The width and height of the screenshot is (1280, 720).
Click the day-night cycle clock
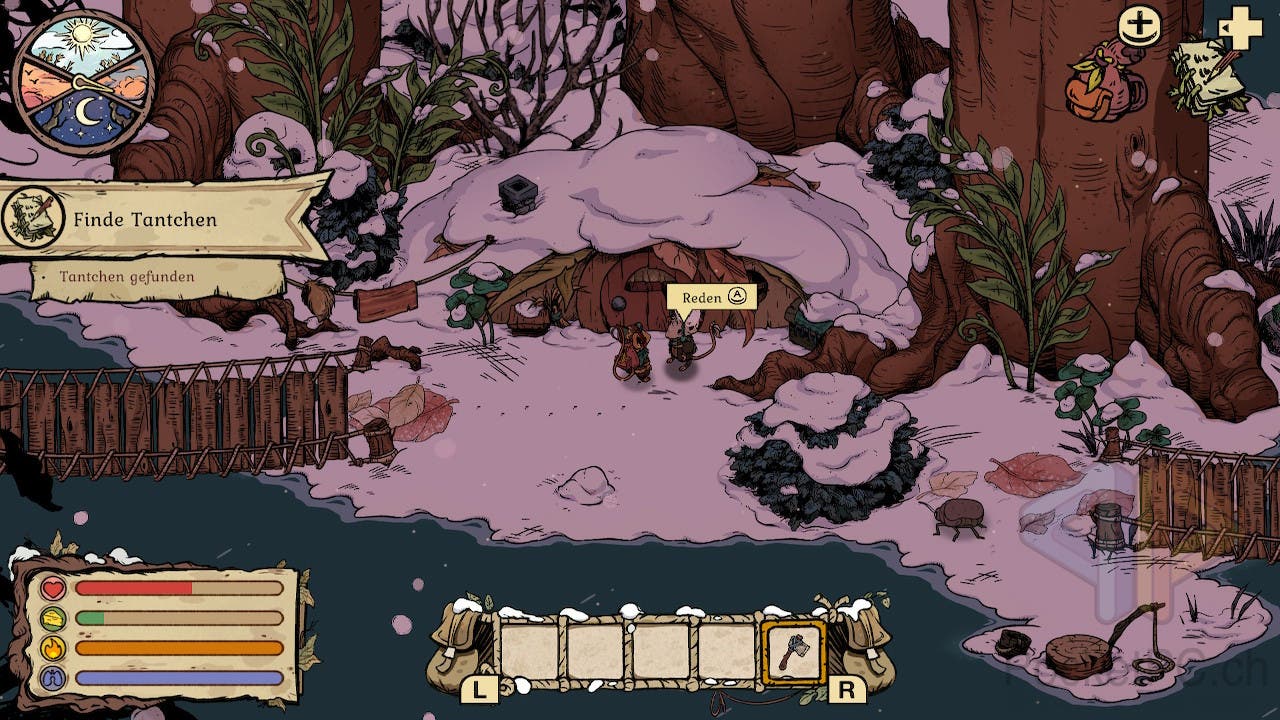tap(84, 84)
